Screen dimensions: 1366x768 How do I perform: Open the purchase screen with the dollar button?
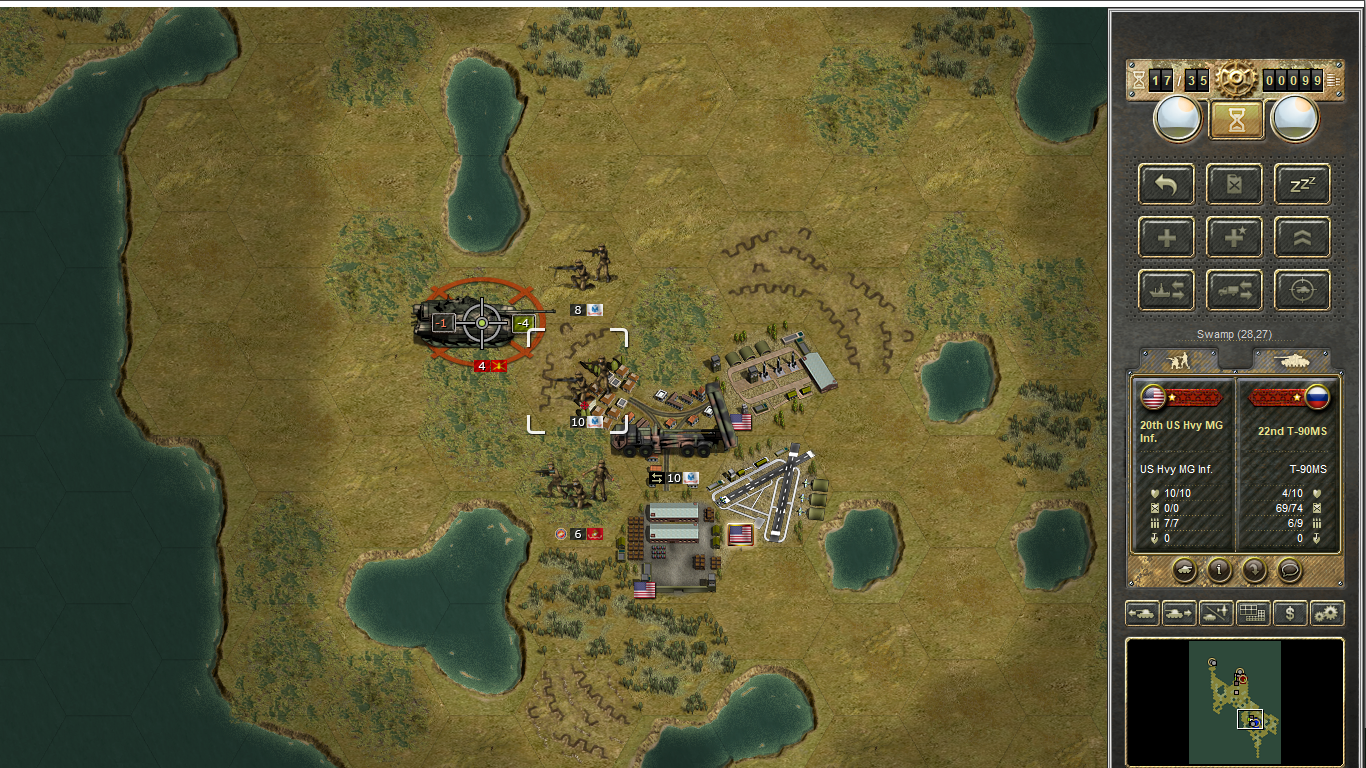1290,613
